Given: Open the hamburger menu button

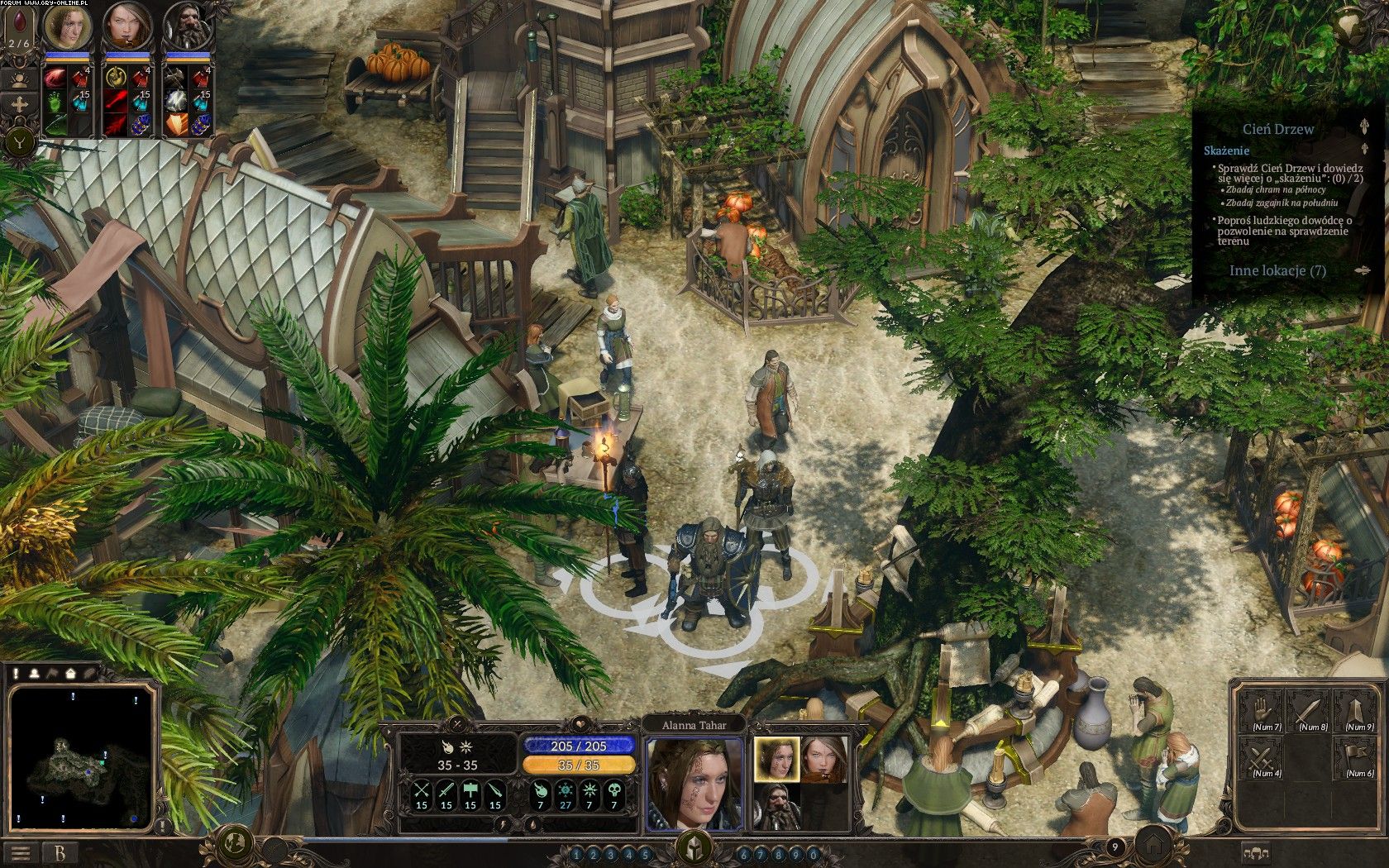Looking at the screenshot, I should pyautogui.click(x=21, y=852).
